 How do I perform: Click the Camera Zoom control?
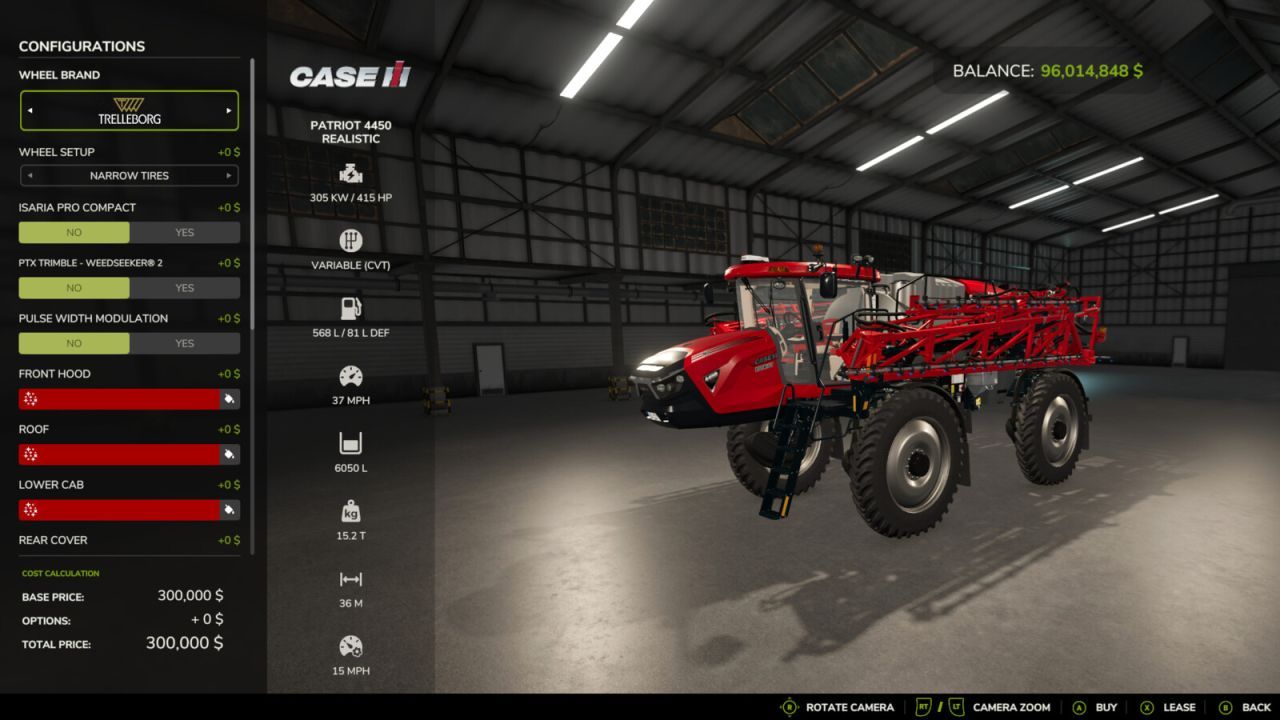(1010, 707)
